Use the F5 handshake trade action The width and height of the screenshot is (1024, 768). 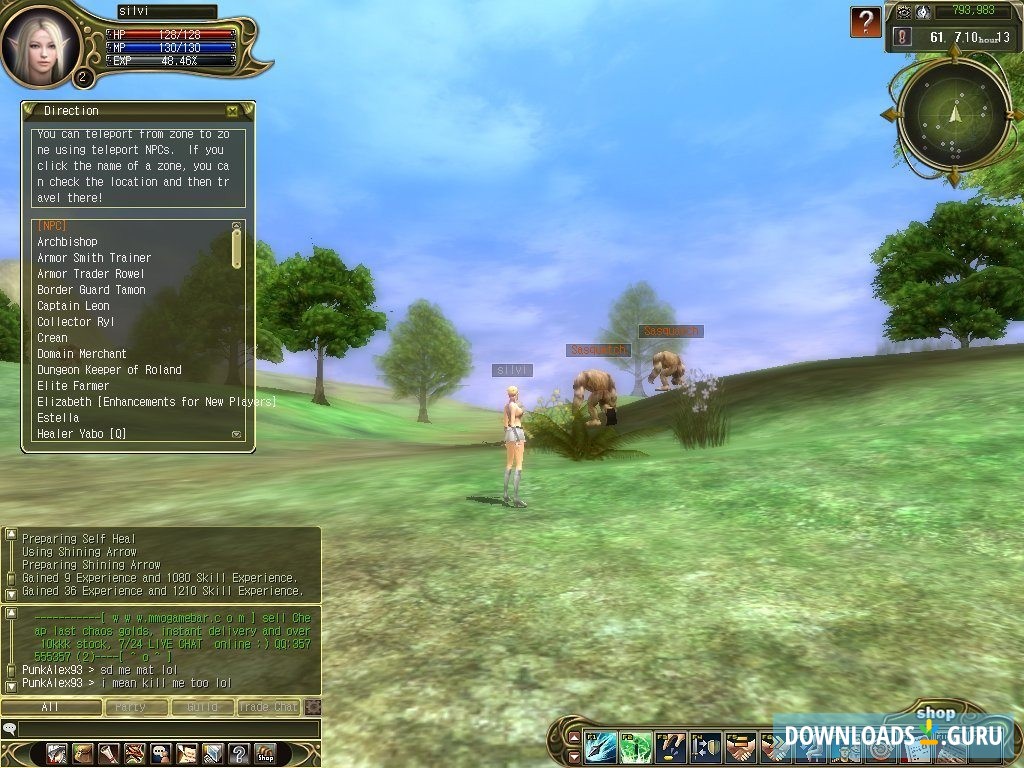point(741,747)
